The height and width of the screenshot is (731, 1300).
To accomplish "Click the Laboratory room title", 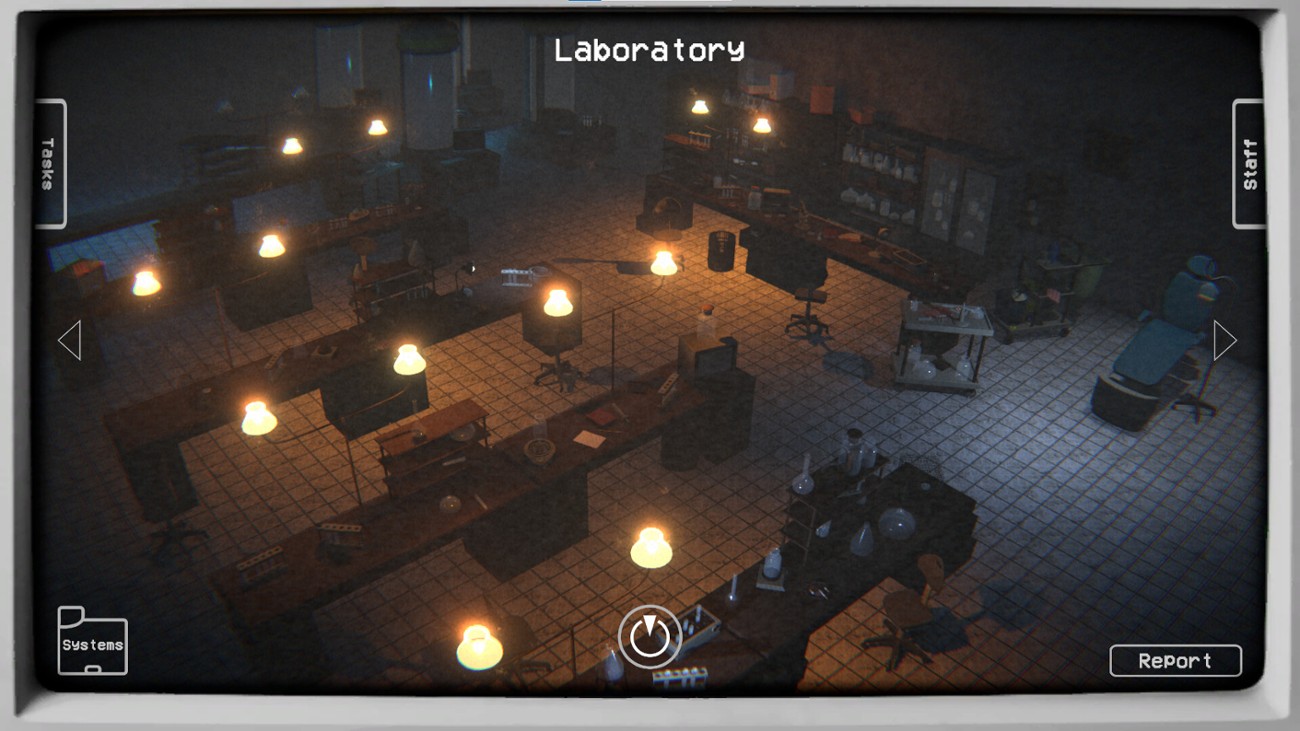I will [x=649, y=47].
